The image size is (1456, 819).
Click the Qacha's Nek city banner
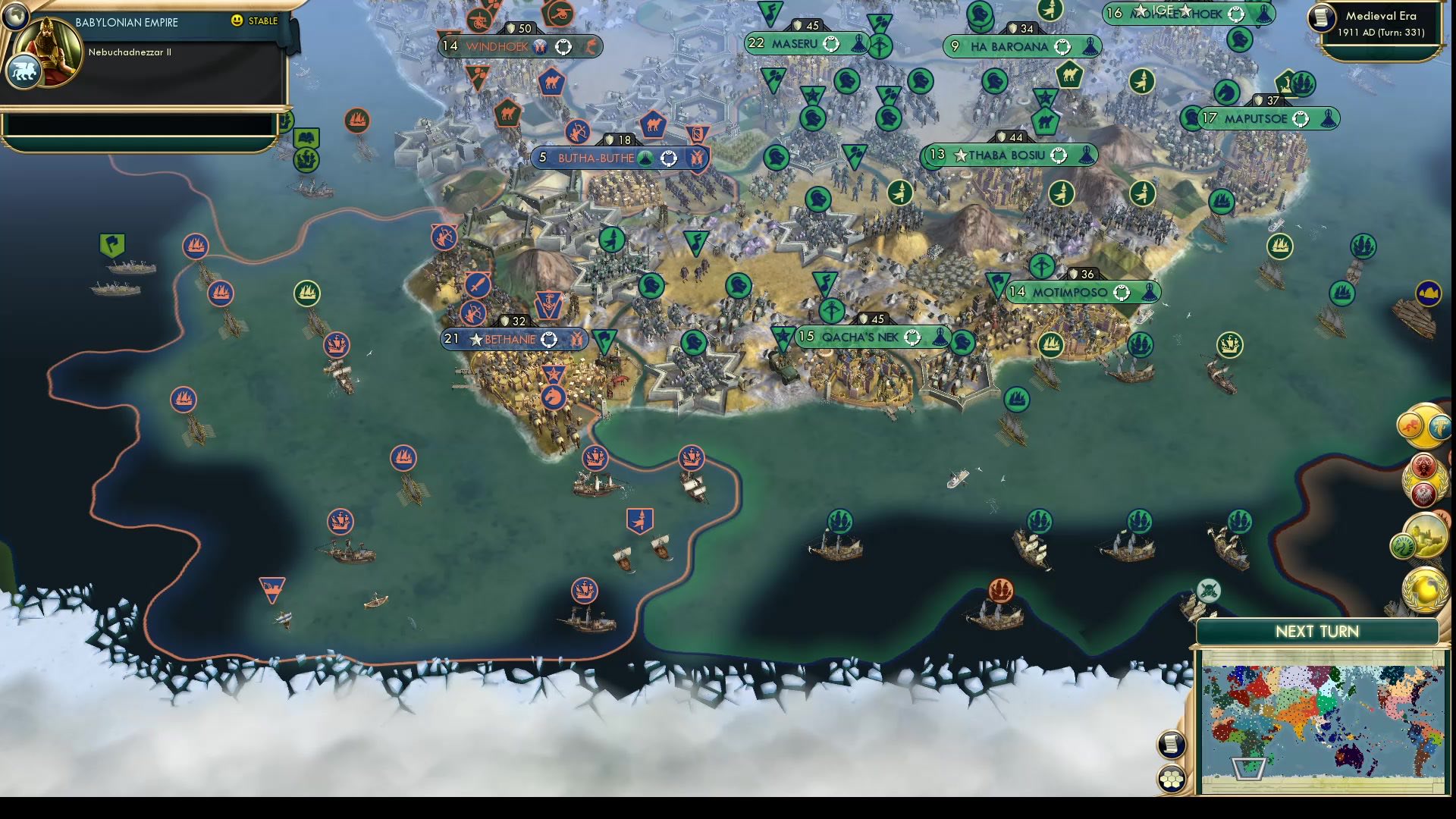(872, 337)
